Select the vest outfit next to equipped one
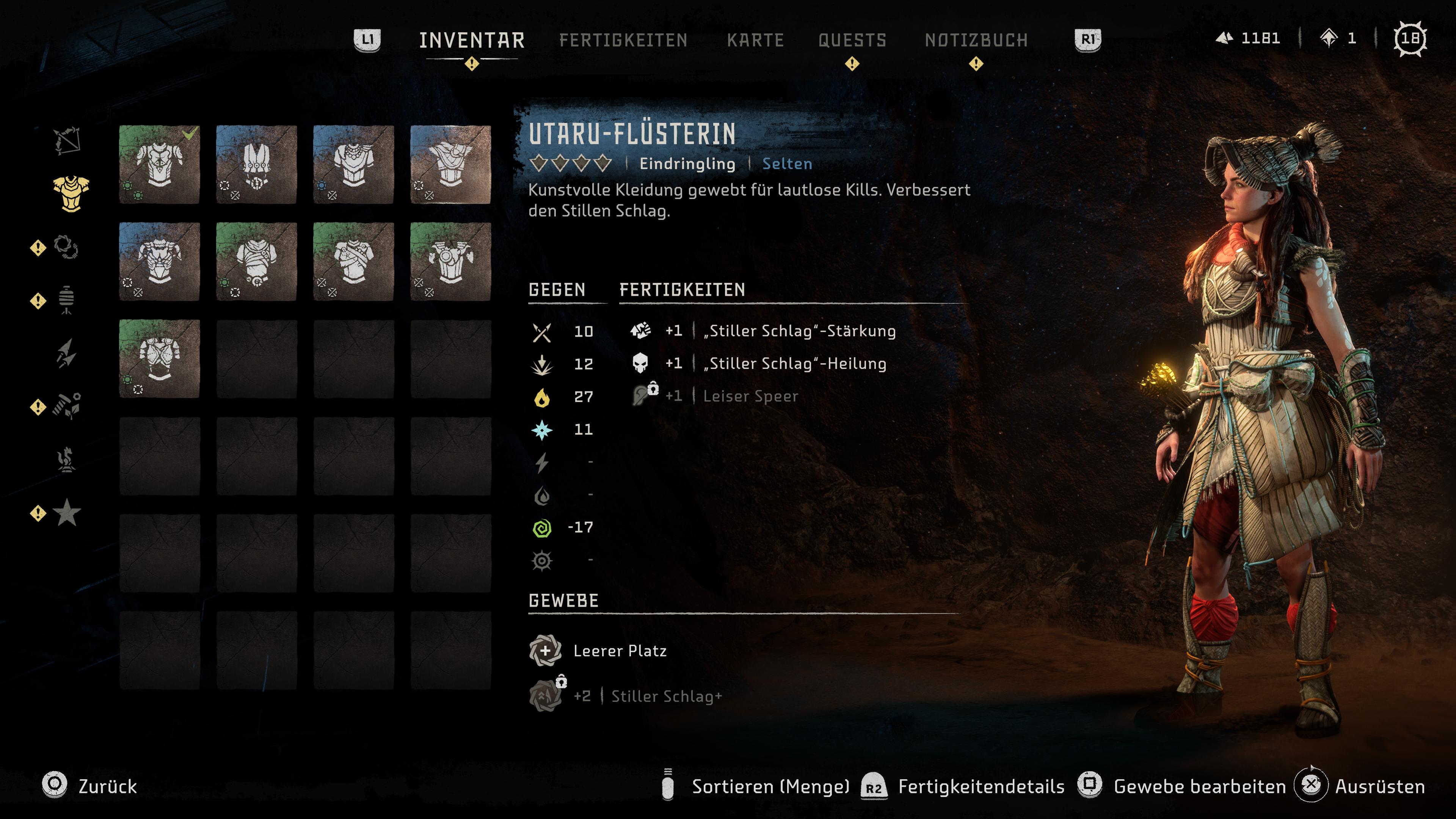 point(257,165)
